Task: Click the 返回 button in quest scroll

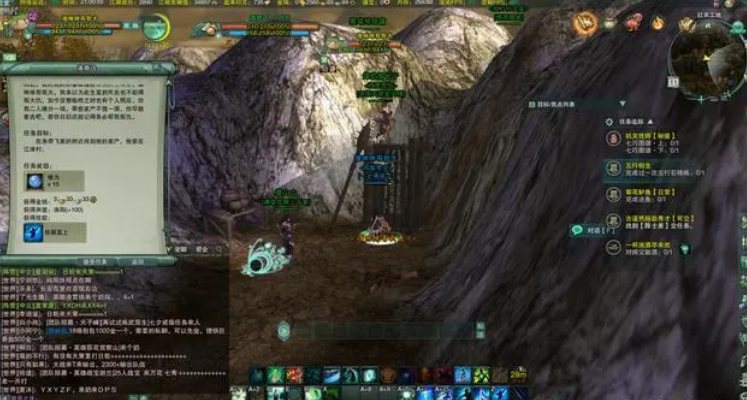Action: click(x=138, y=261)
